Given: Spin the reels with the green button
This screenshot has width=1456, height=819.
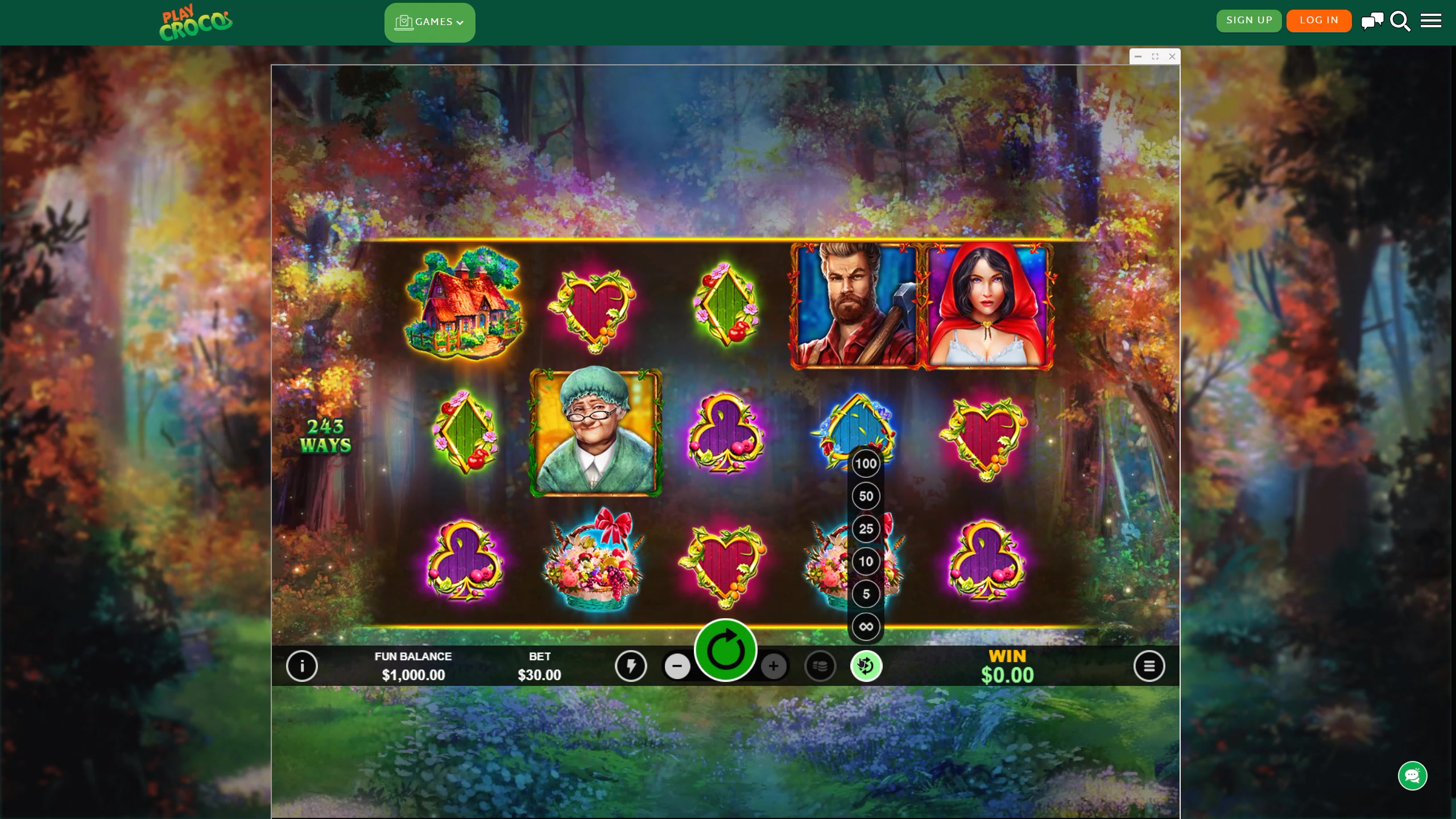Looking at the screenshot, I should tap(725, 650).
